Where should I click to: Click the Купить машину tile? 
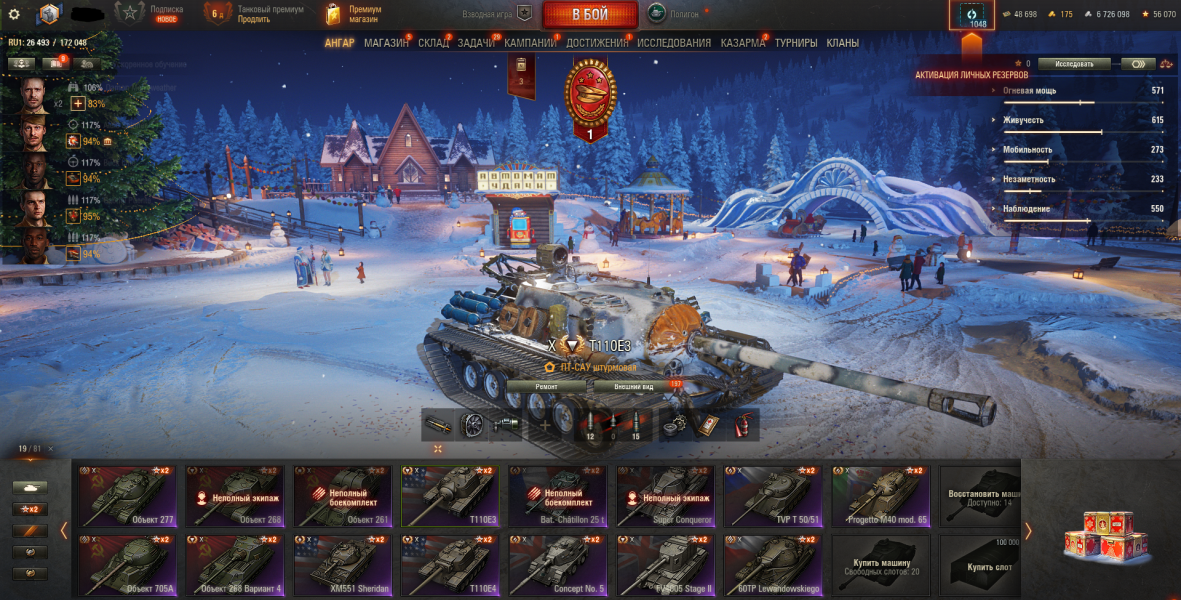881,566
